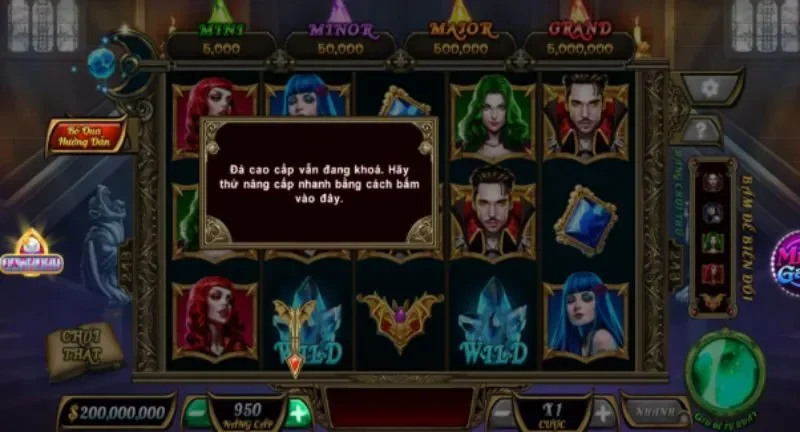The image size is (800, 432).
Task: Click the red 'Bỏ Qua Hướng Dẫn' button
Action: [86, 137]
